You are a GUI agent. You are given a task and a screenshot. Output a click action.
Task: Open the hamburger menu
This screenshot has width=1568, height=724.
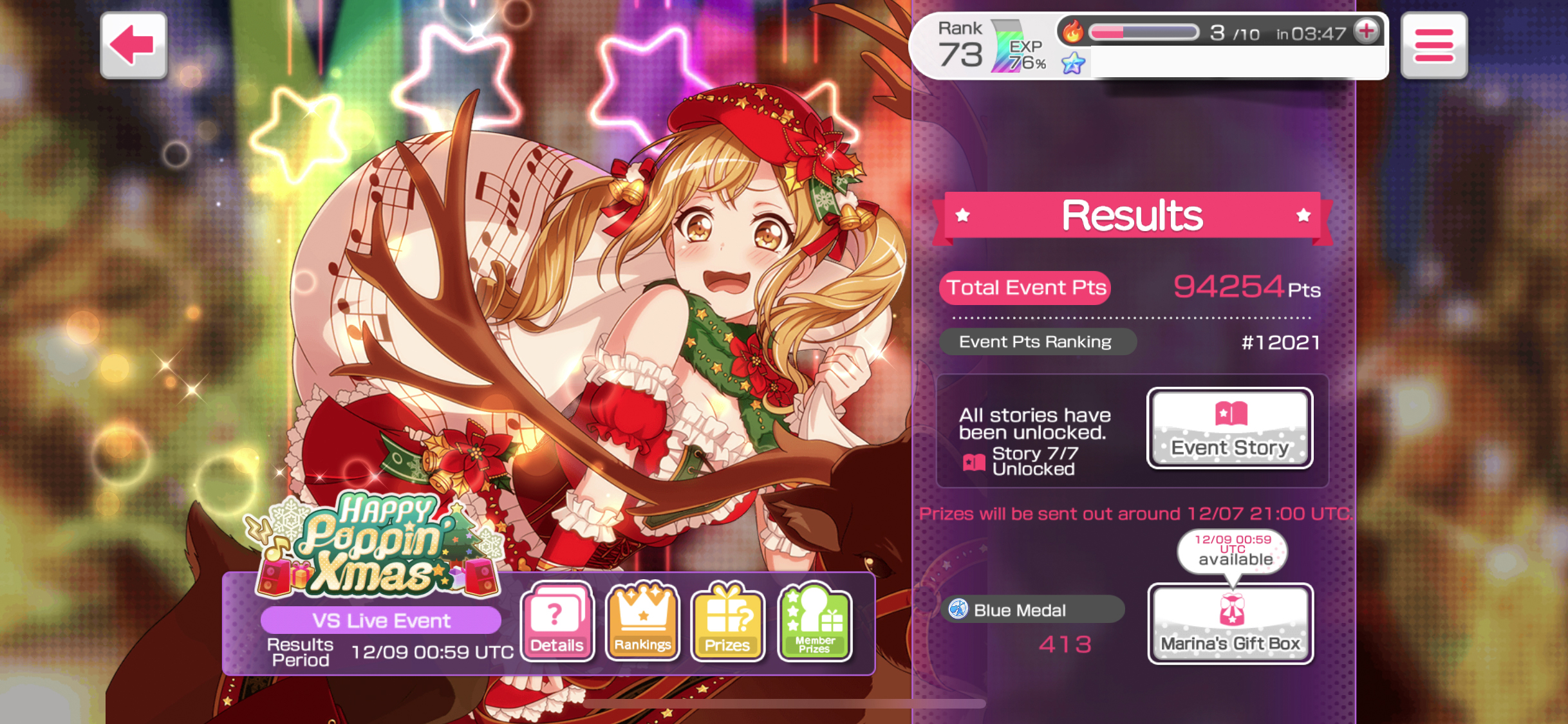click(x=1433, y=45)
